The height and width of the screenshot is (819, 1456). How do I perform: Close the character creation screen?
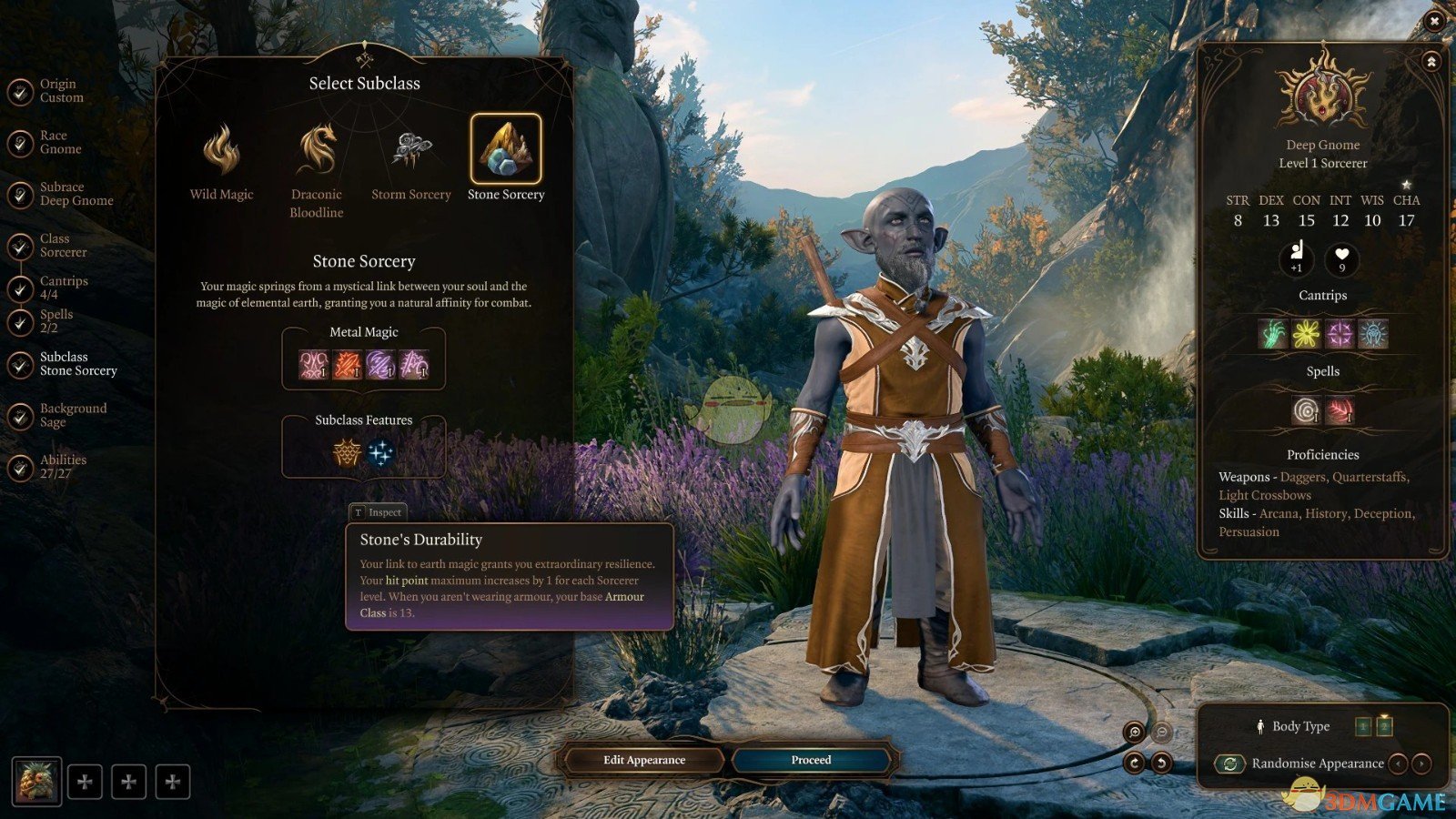pos(1434,20)
